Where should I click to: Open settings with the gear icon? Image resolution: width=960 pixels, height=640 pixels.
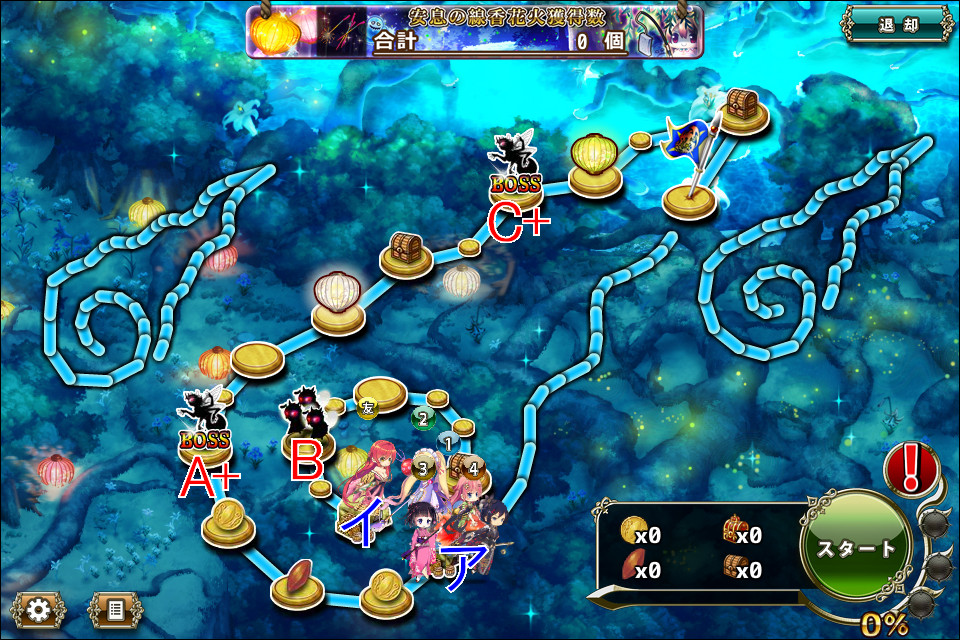[39, 609]
